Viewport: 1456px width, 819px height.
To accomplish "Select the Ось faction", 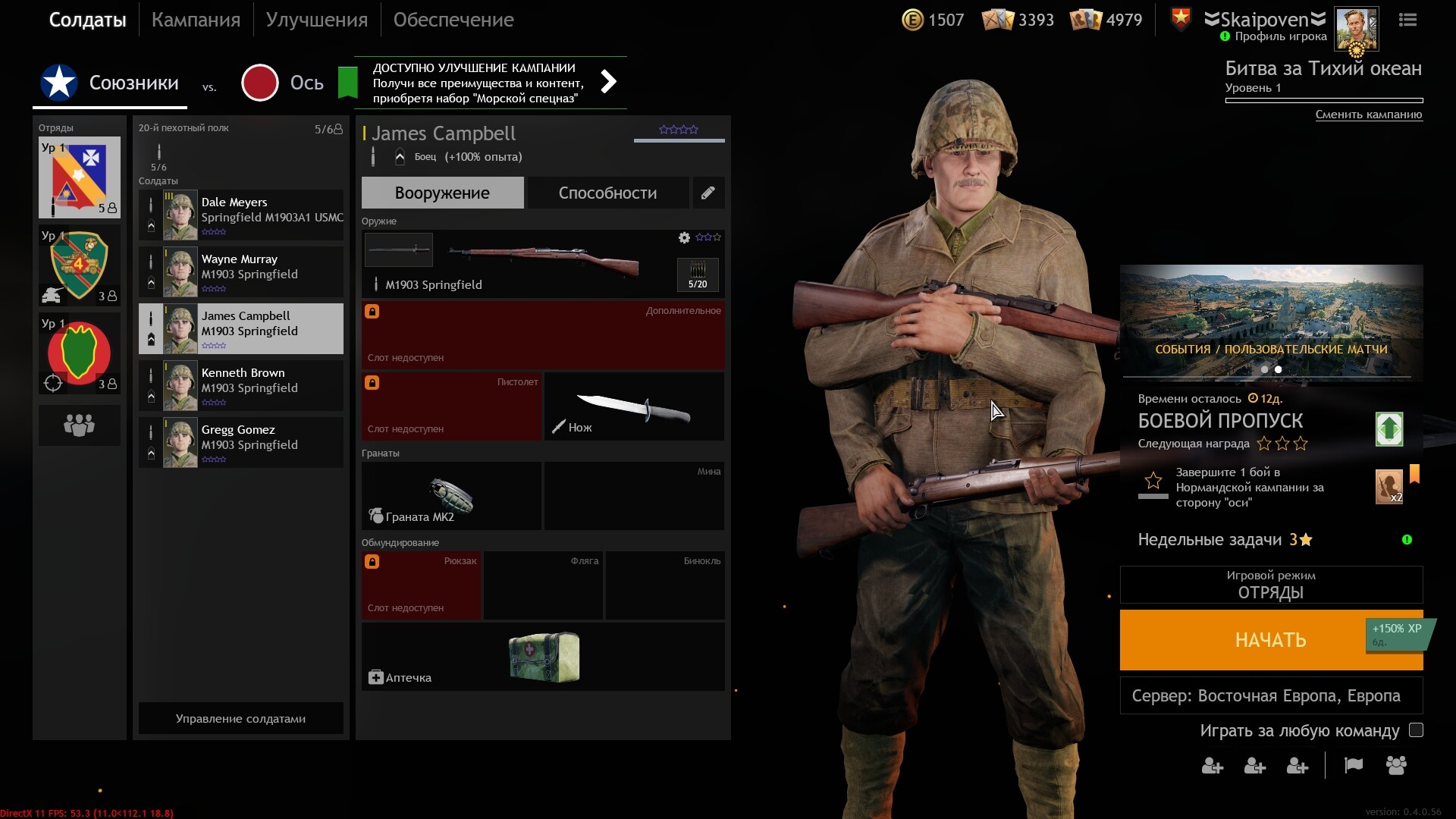I will pyautogui.click(x=284, y=83).
